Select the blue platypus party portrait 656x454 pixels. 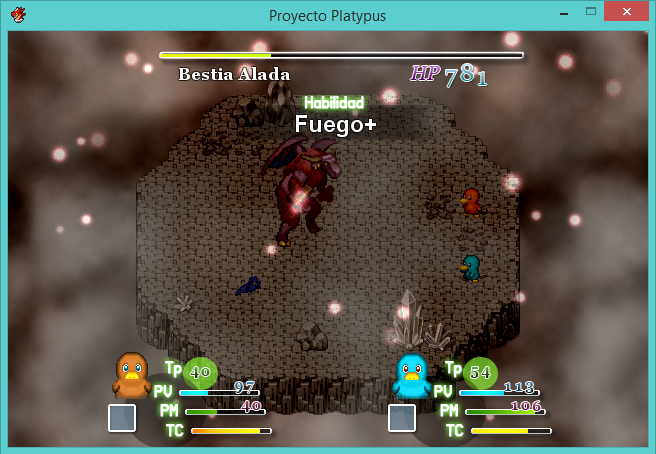tap(411, 376)
